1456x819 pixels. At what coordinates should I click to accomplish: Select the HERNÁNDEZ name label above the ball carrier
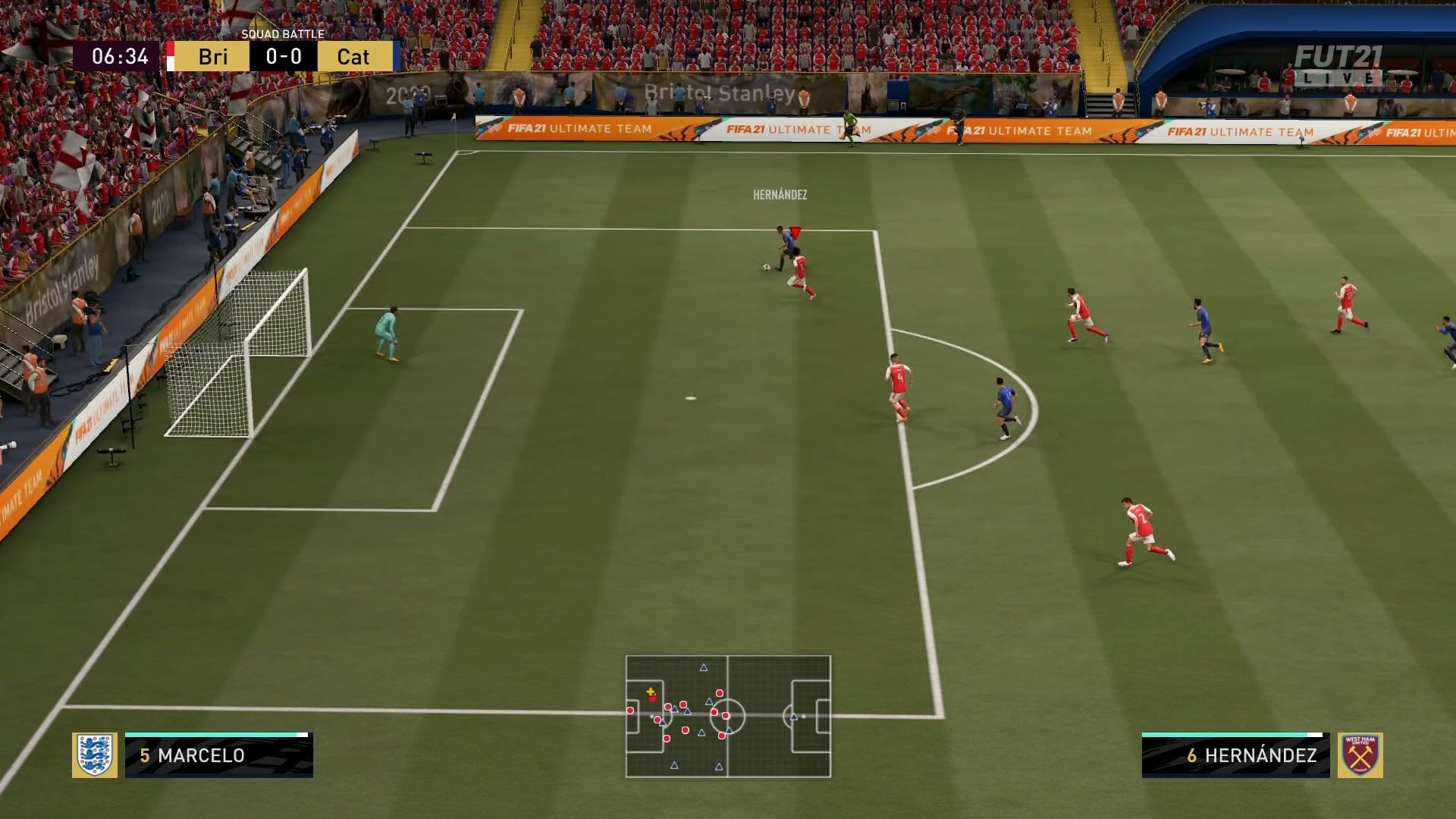(779, 193)
